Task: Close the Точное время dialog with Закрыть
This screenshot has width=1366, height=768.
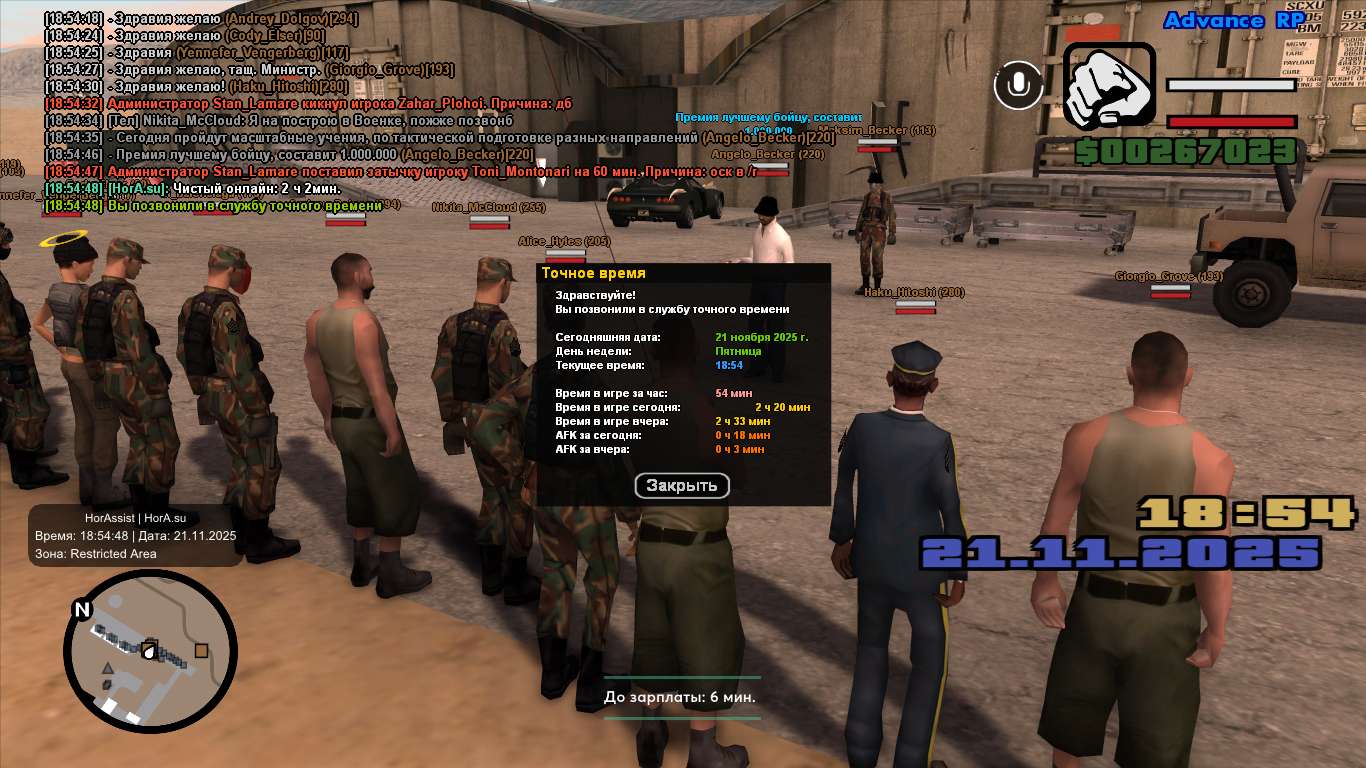Action: click(682, 486)
